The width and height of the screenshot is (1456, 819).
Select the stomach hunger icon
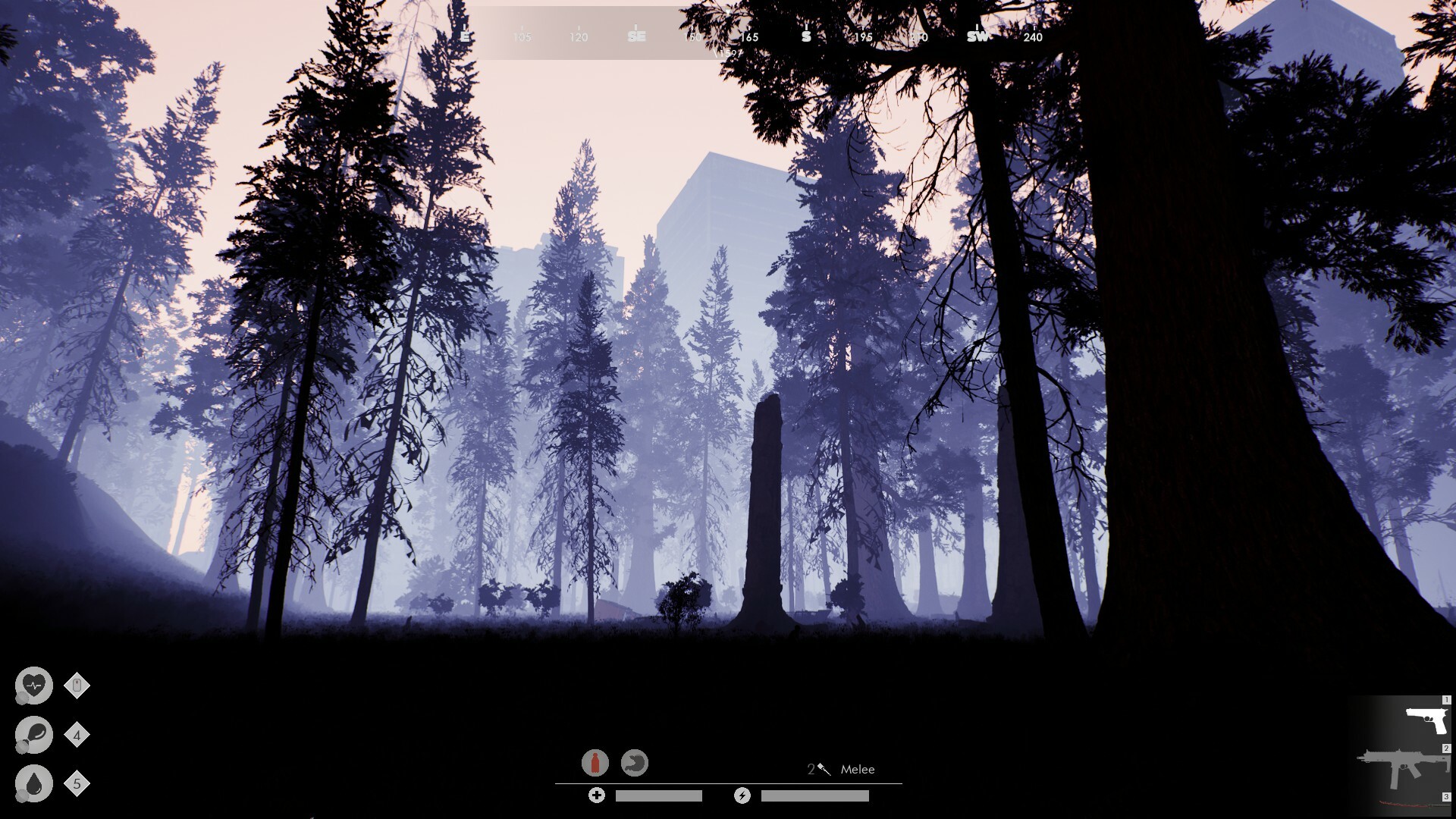635,762
